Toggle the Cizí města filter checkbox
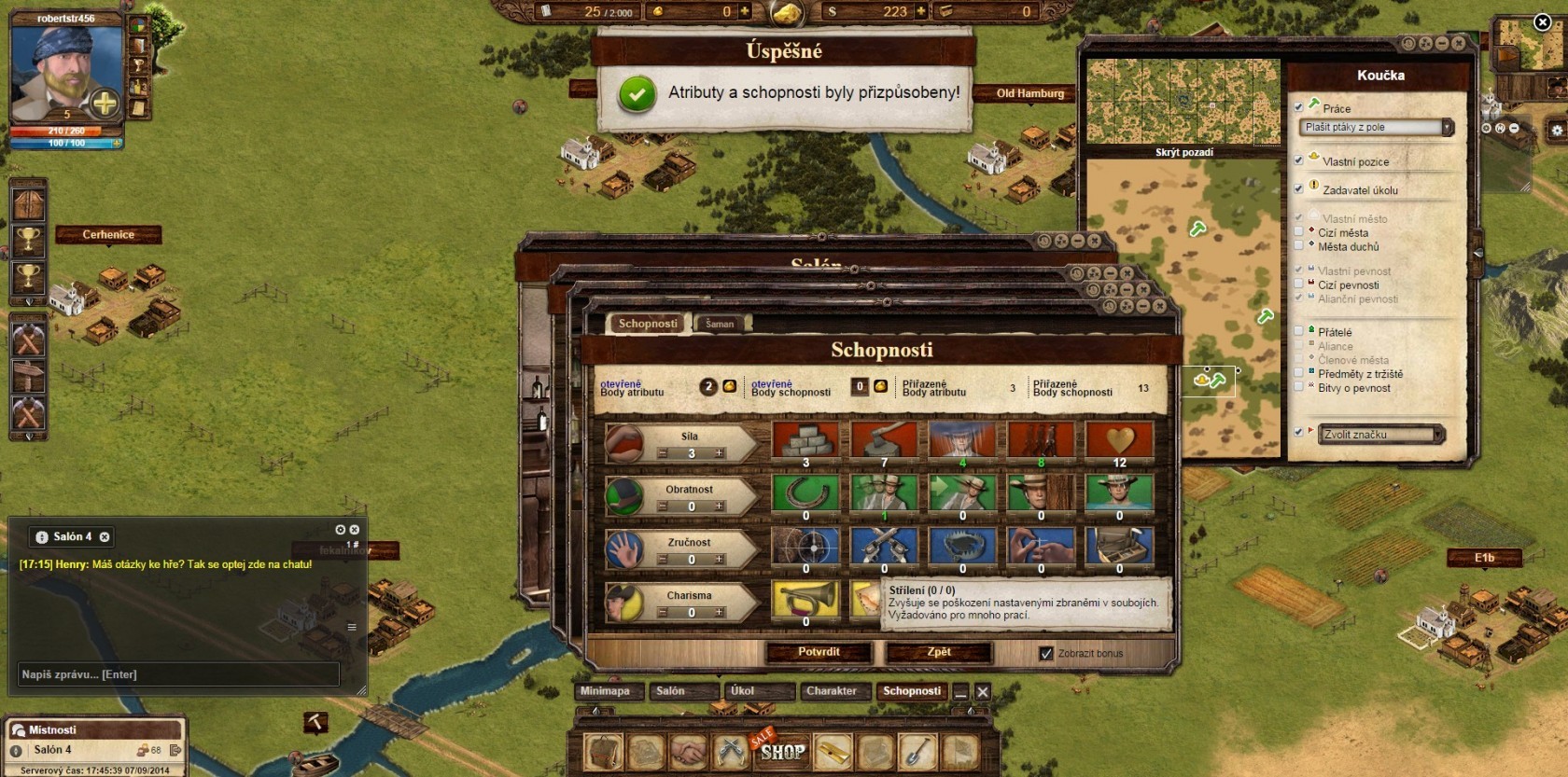Screen dimensions: 1568x777 point(1298,232)
